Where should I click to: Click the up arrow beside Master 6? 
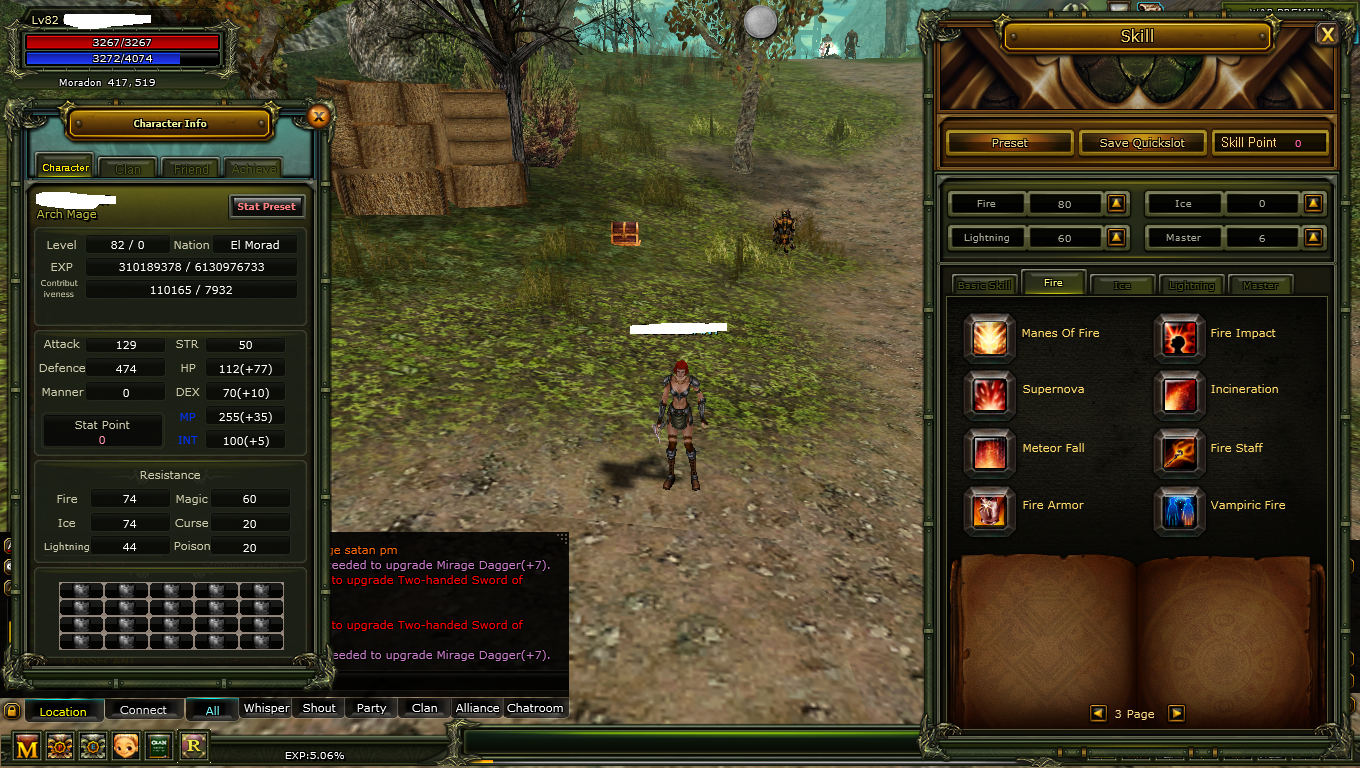1315,237
